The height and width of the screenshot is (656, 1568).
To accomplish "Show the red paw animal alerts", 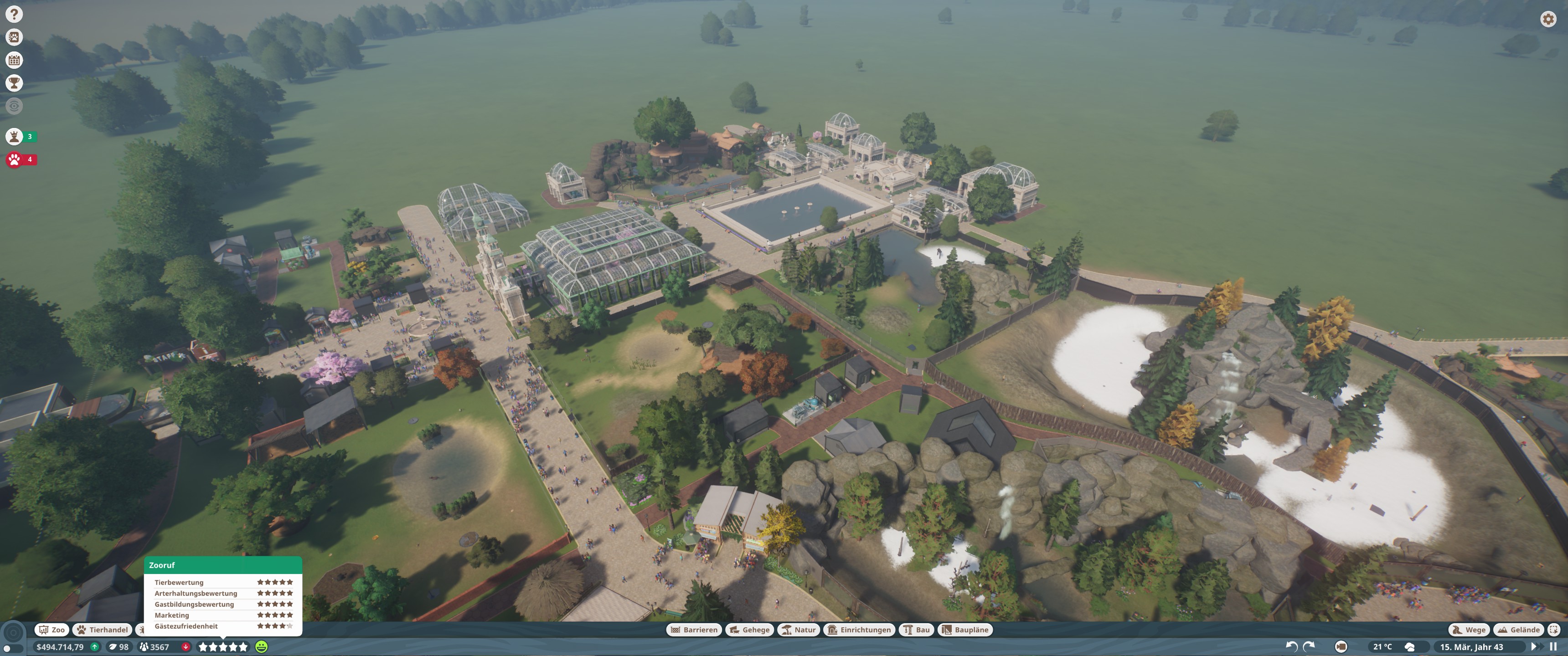I will point(15,159).
